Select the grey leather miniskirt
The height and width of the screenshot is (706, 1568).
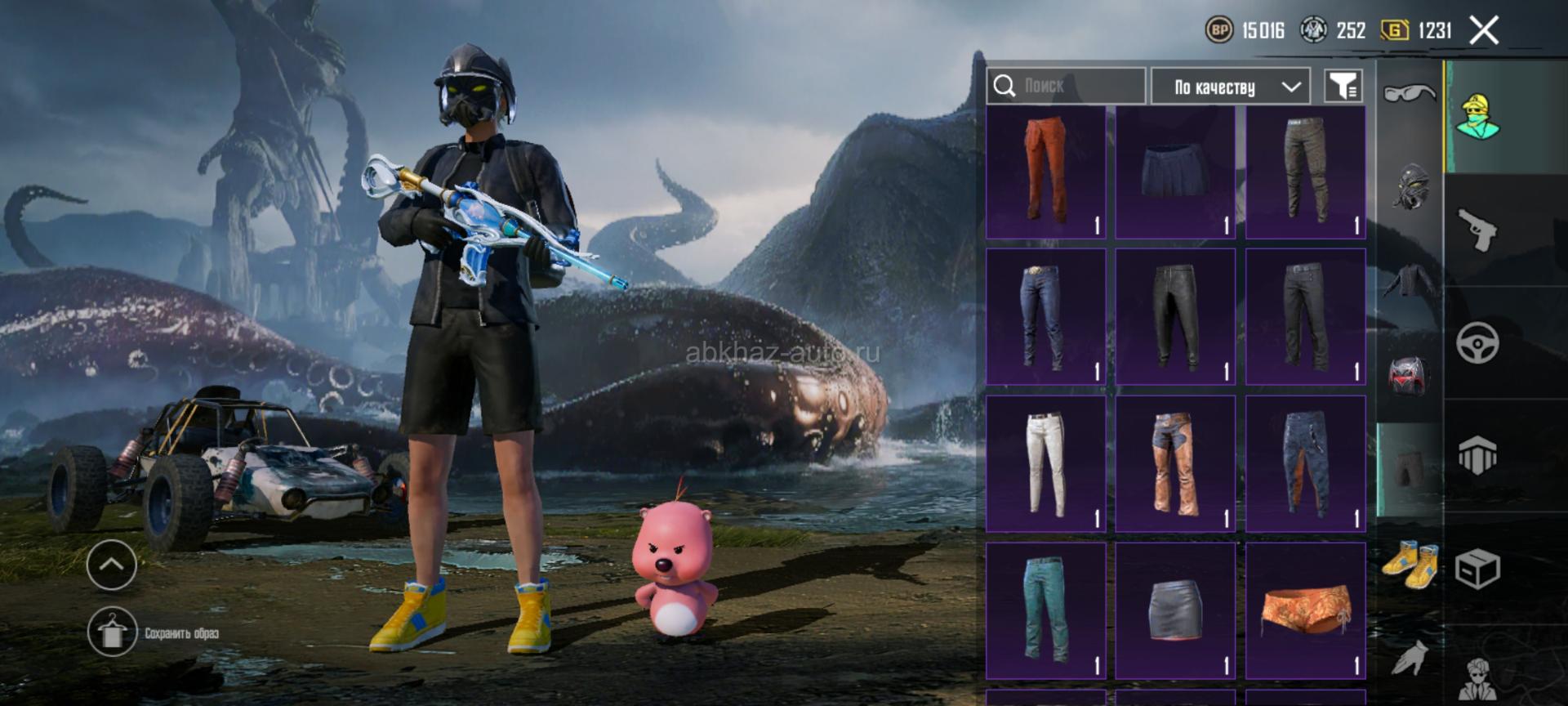1175,610
